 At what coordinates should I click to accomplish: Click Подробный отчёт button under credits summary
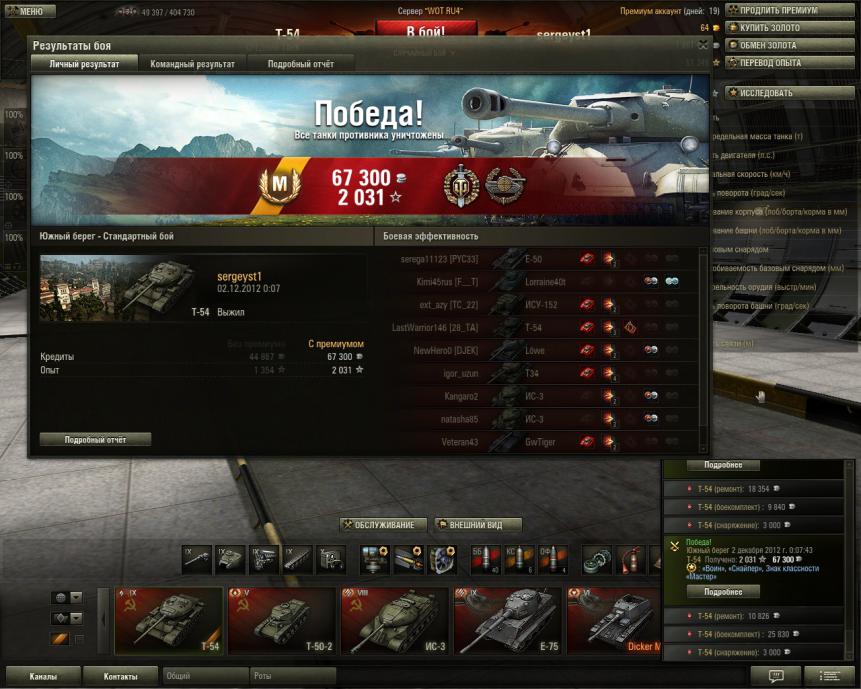96,439
